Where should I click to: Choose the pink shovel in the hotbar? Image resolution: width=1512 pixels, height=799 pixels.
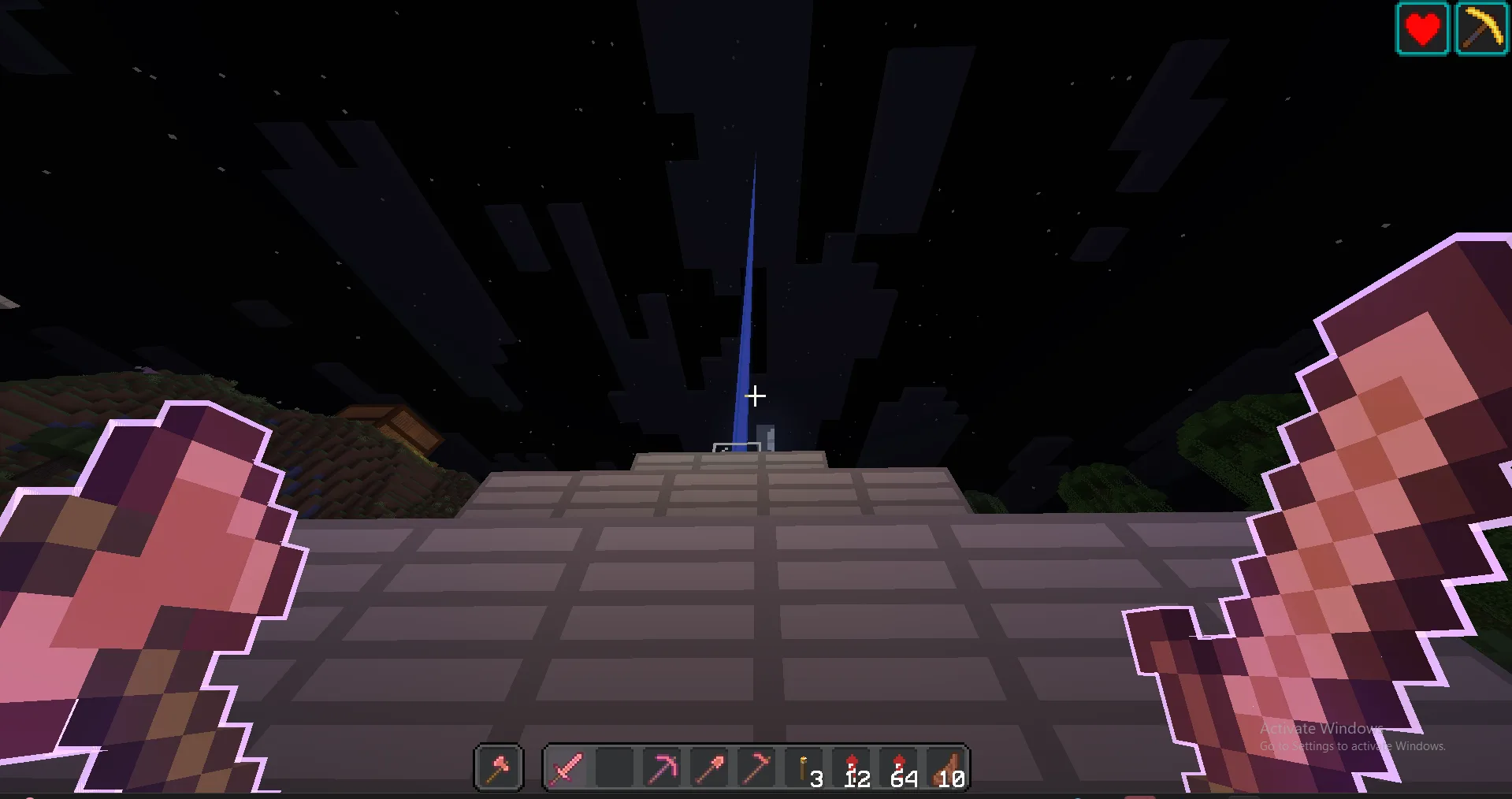[709, 767]
